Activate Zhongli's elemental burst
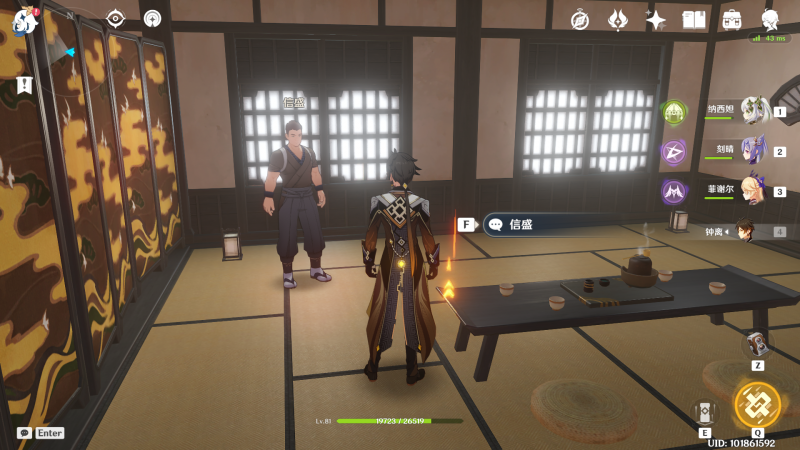The height and width of the screenshot is (450, 800). pyautogui.click(x=757, y=404)
